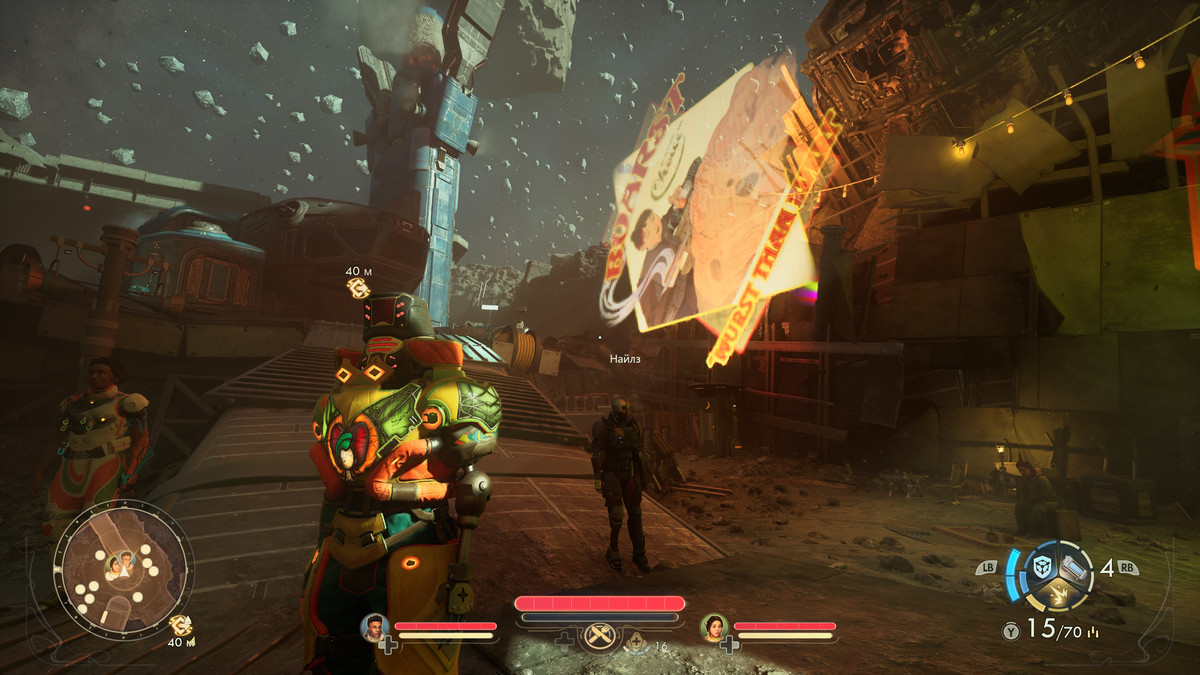Select the male companion portrait
The height and width of the screenshot is (675, 1200).
375,627
